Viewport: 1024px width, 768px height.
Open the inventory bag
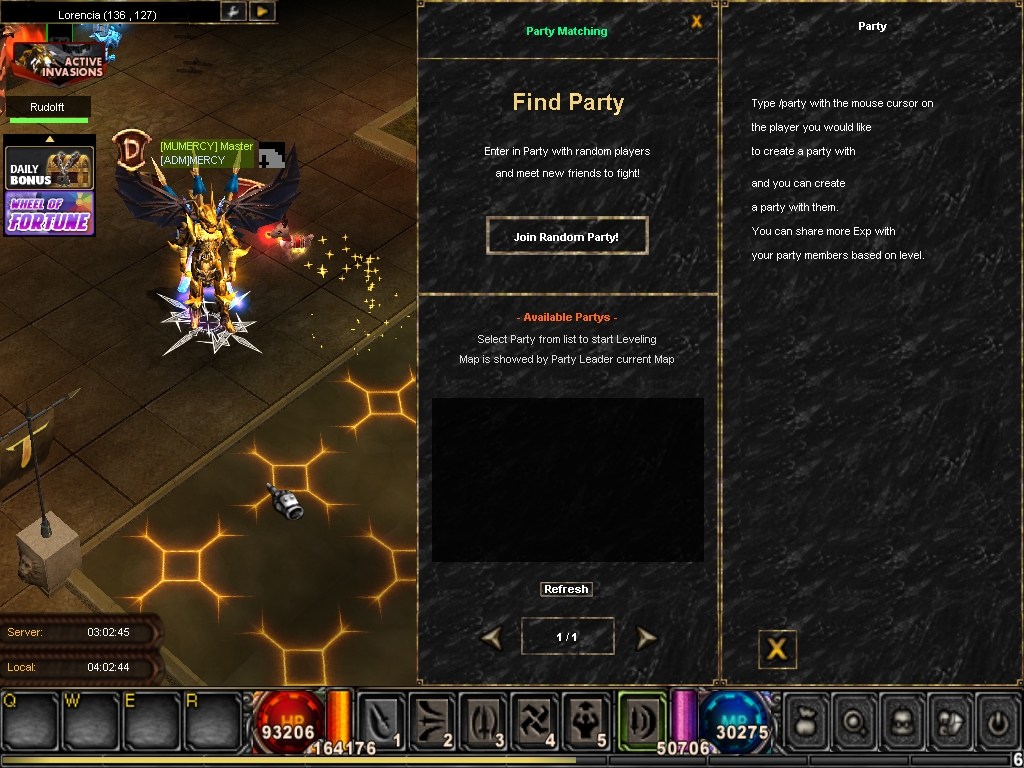(805, 720)
